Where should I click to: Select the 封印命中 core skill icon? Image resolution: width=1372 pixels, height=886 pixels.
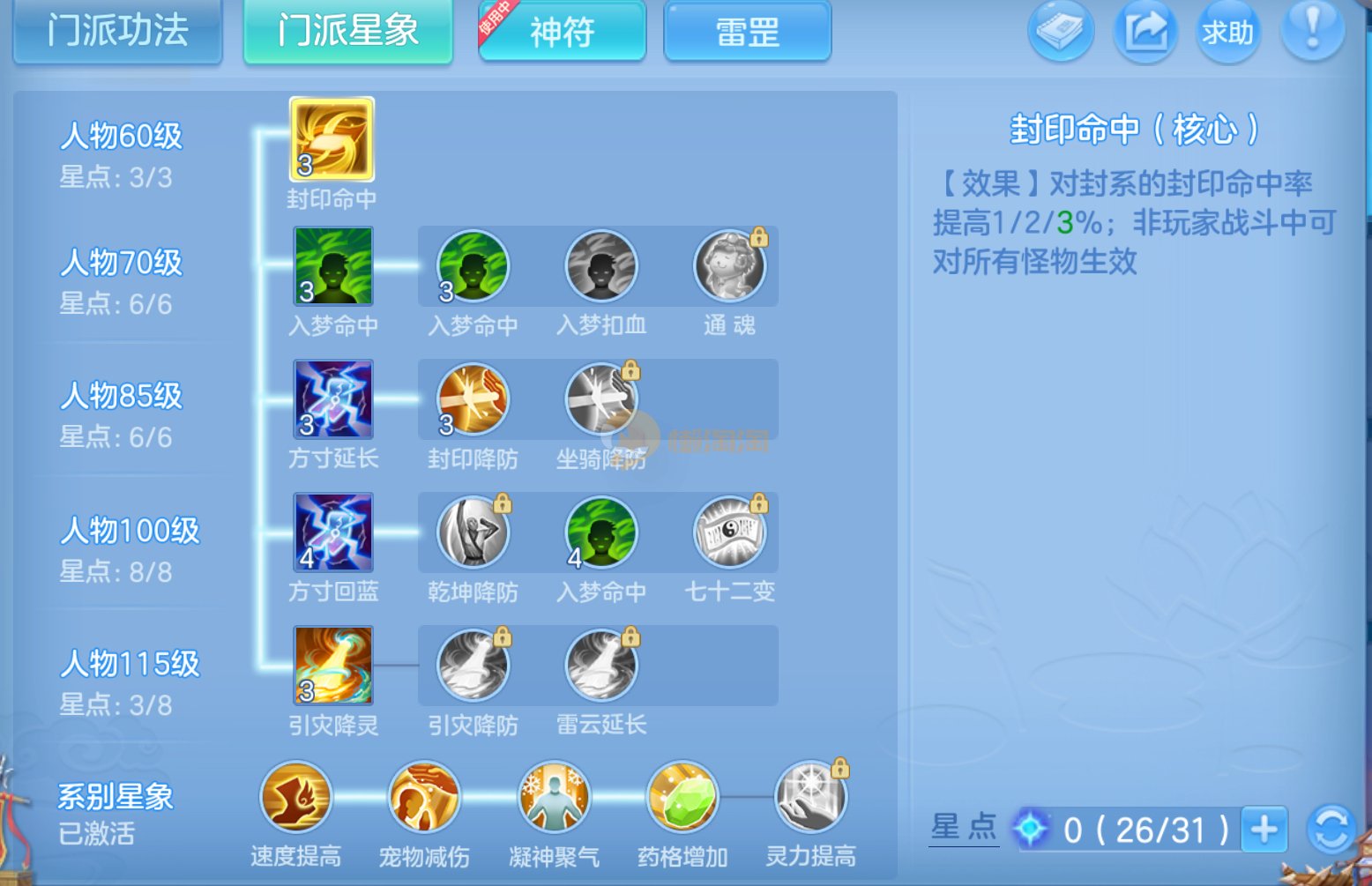(332, 139)
